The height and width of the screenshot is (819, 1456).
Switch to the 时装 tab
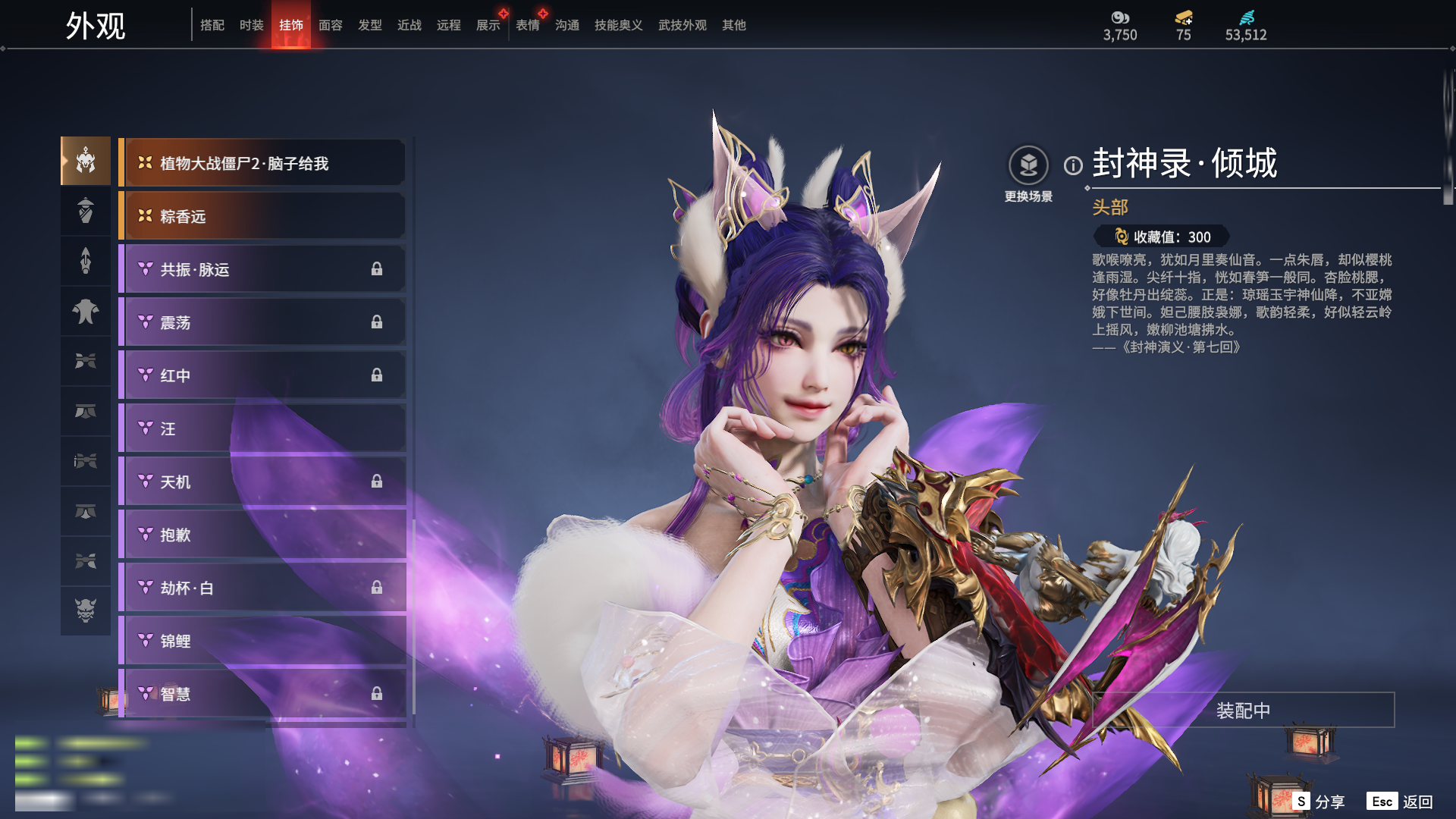[x=251, y=25]
